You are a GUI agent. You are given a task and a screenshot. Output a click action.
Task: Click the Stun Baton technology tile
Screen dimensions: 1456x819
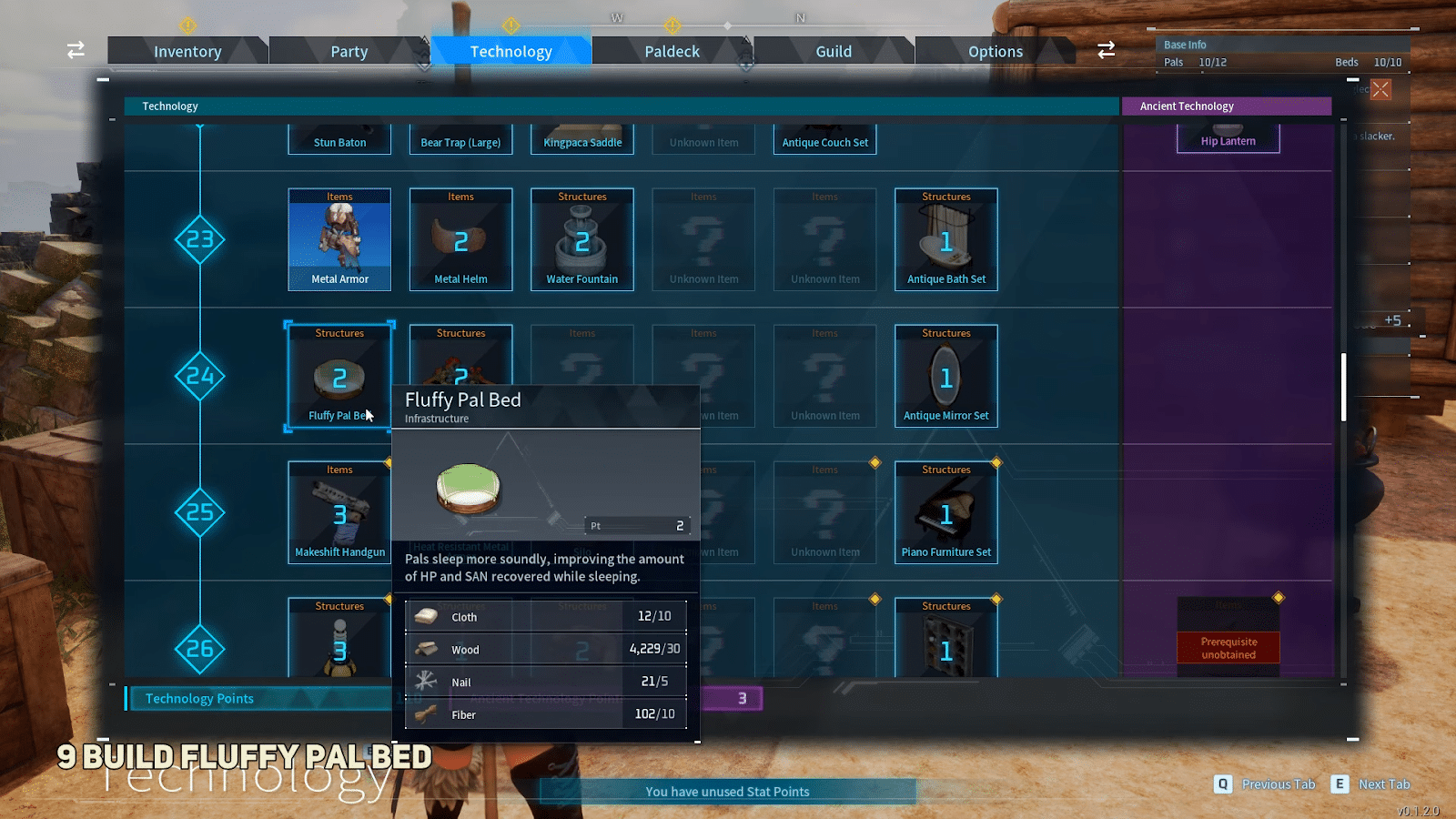click(x=339, y=140)
